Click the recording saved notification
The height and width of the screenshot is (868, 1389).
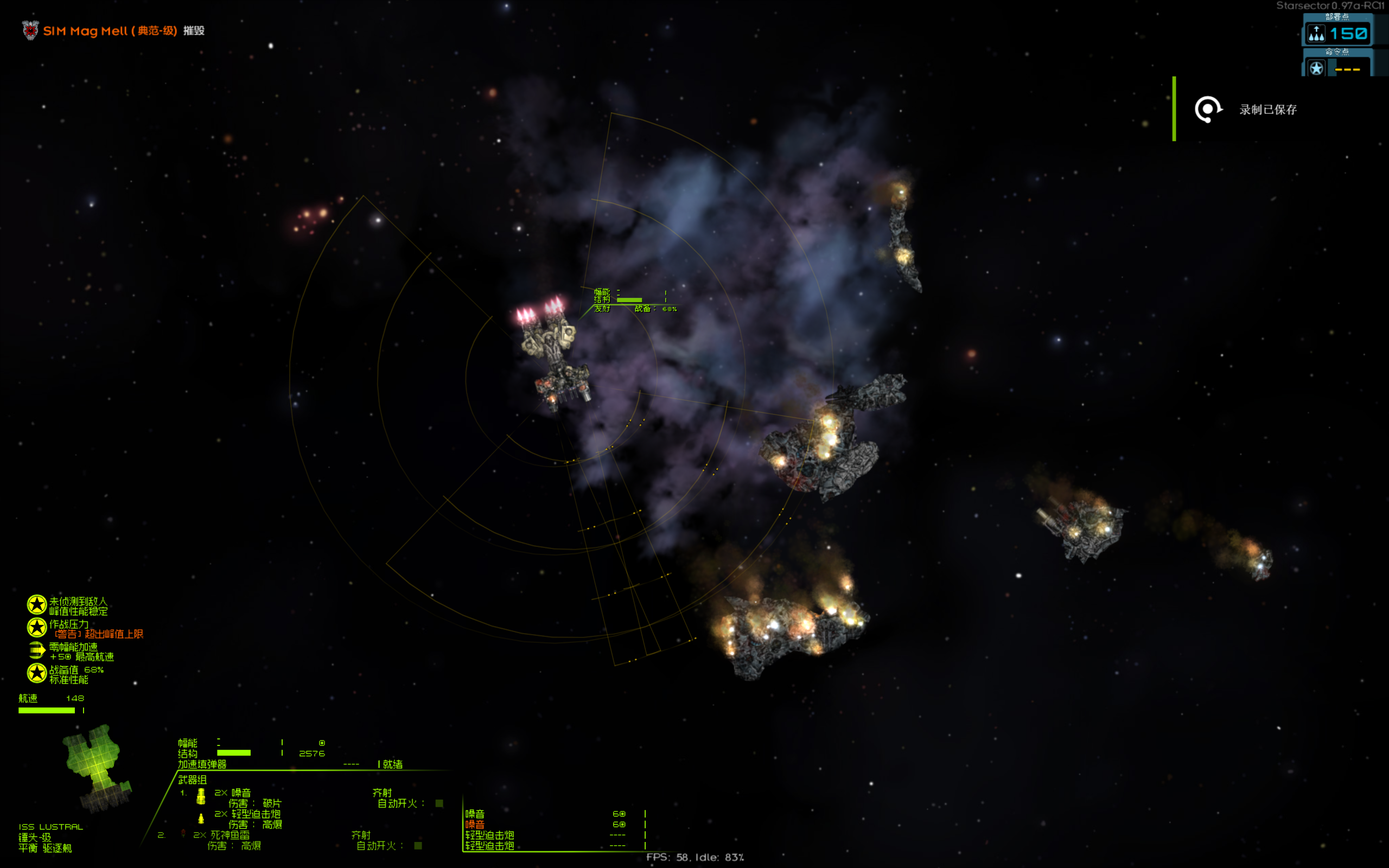(x=1267, y=110)
